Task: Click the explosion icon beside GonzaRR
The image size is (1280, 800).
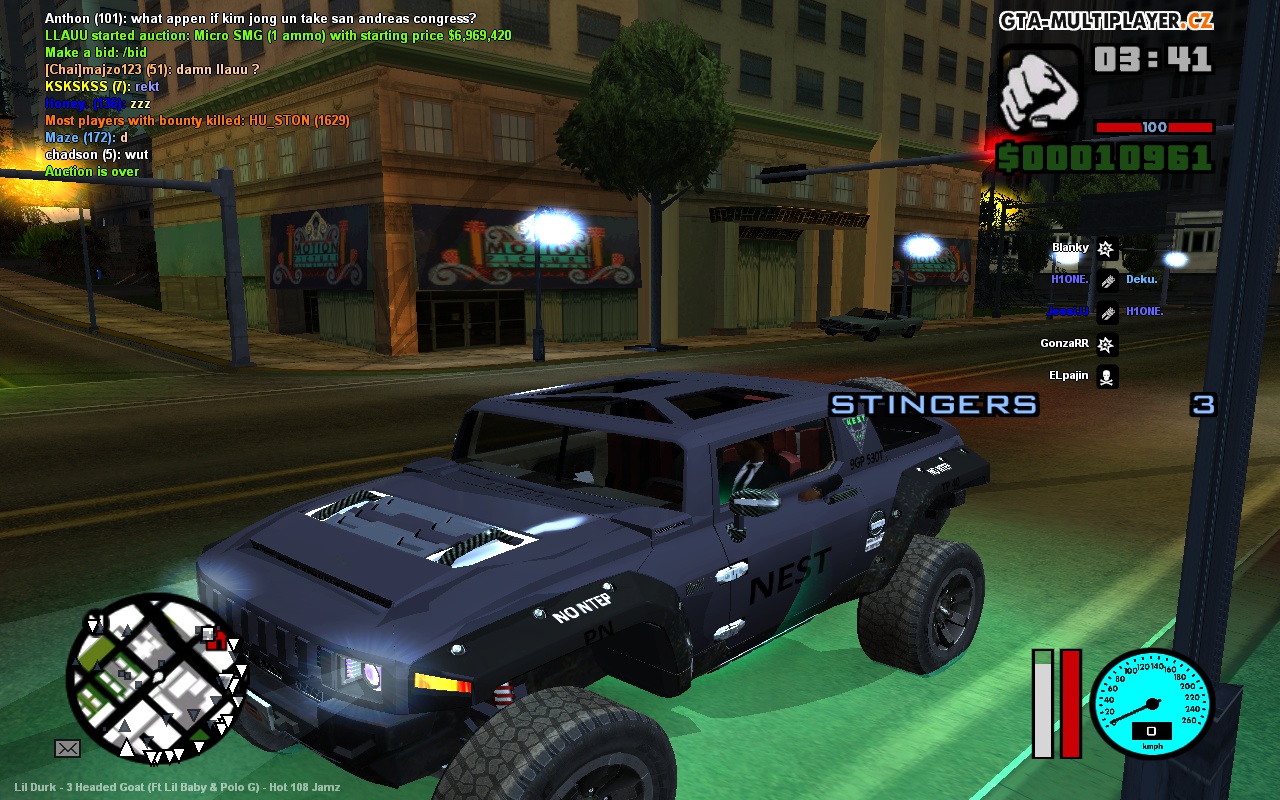Action: coord(1106,344)
